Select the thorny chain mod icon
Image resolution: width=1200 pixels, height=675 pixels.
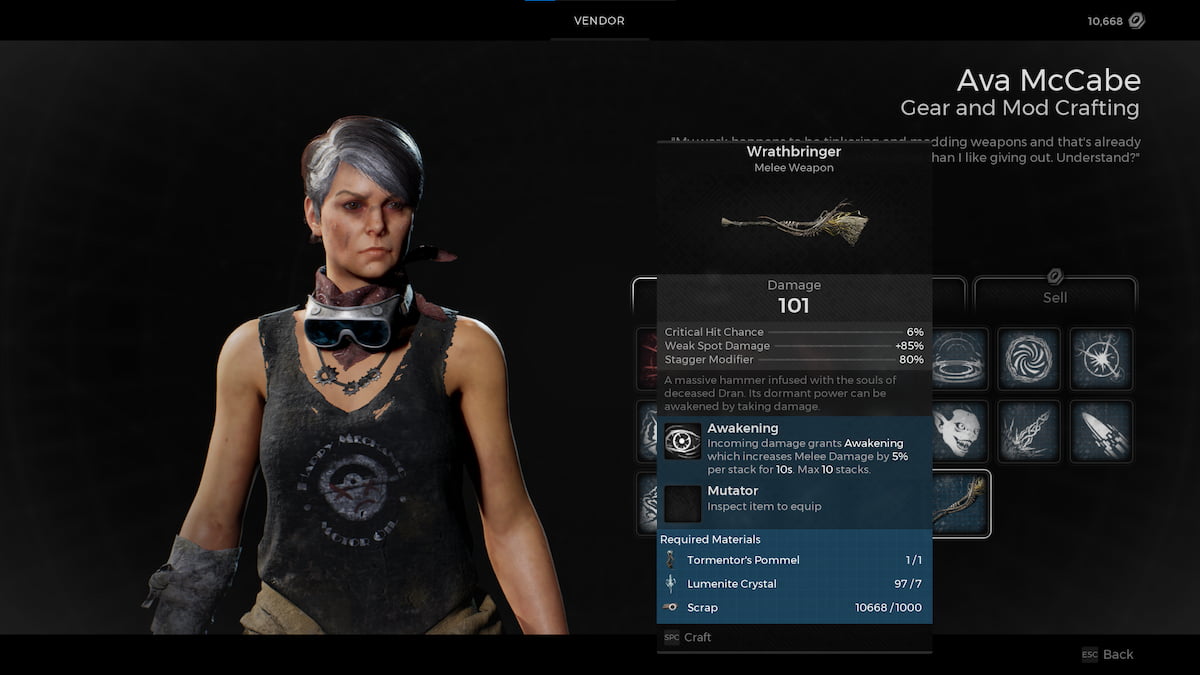coord(1029,432)
